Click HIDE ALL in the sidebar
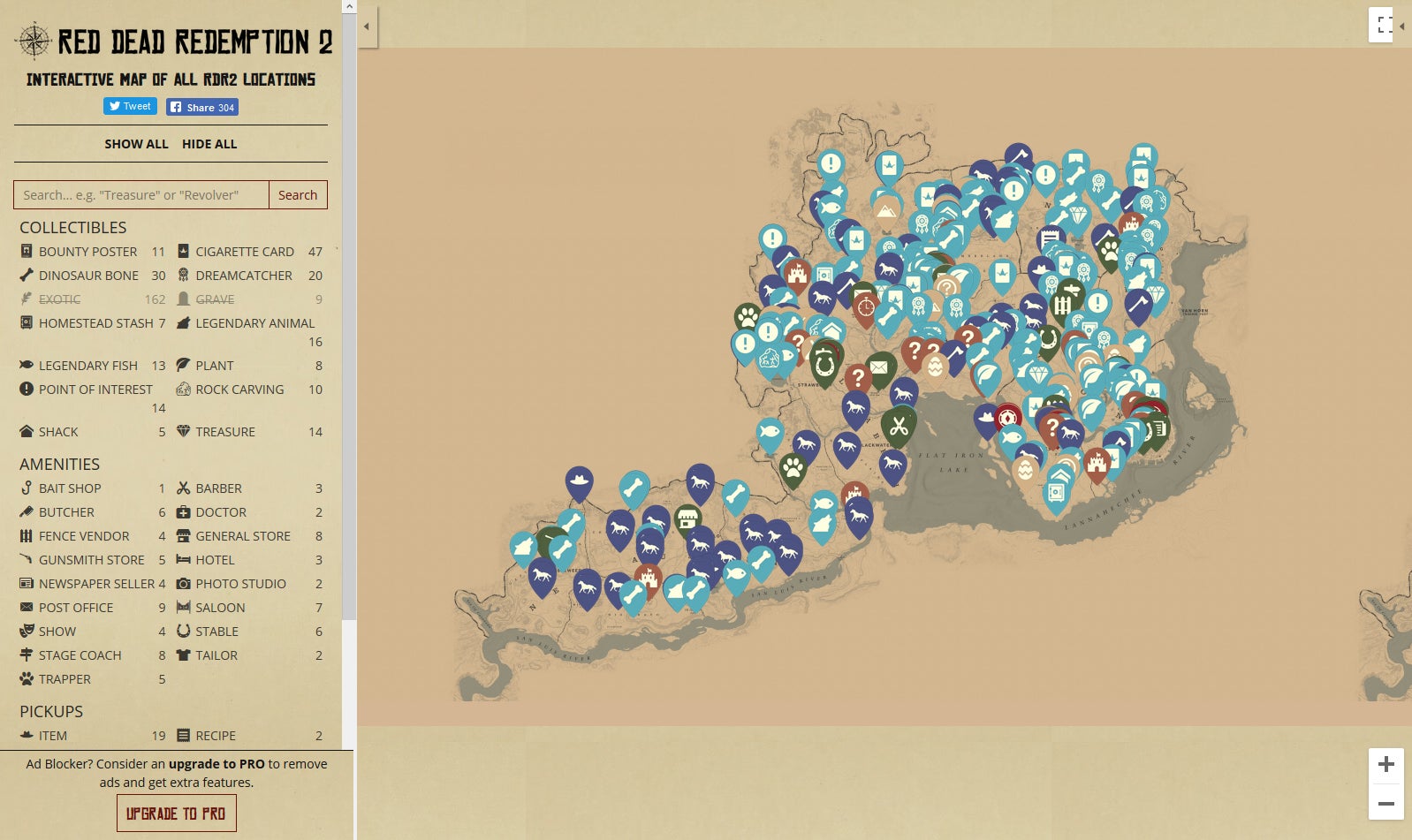Viewport: 1412px width, 840px height. (x=209, y=143)
